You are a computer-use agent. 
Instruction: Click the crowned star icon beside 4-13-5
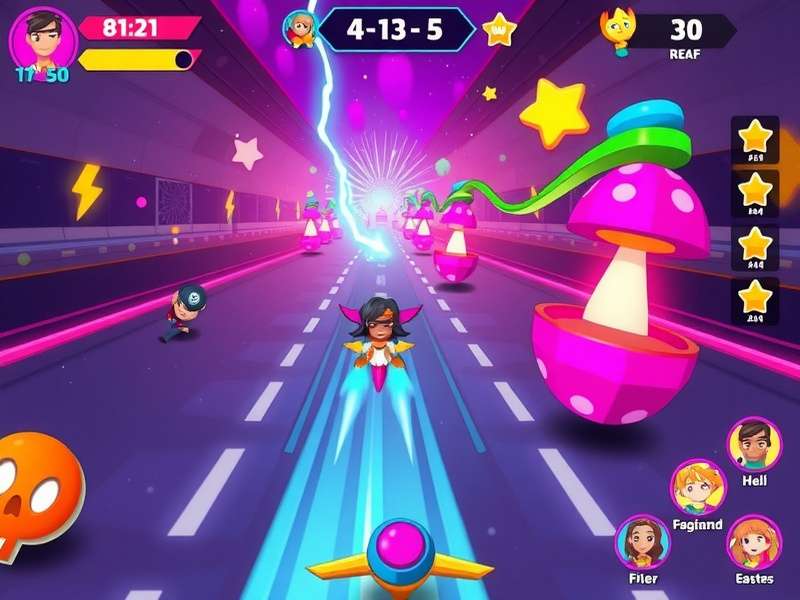498,31
